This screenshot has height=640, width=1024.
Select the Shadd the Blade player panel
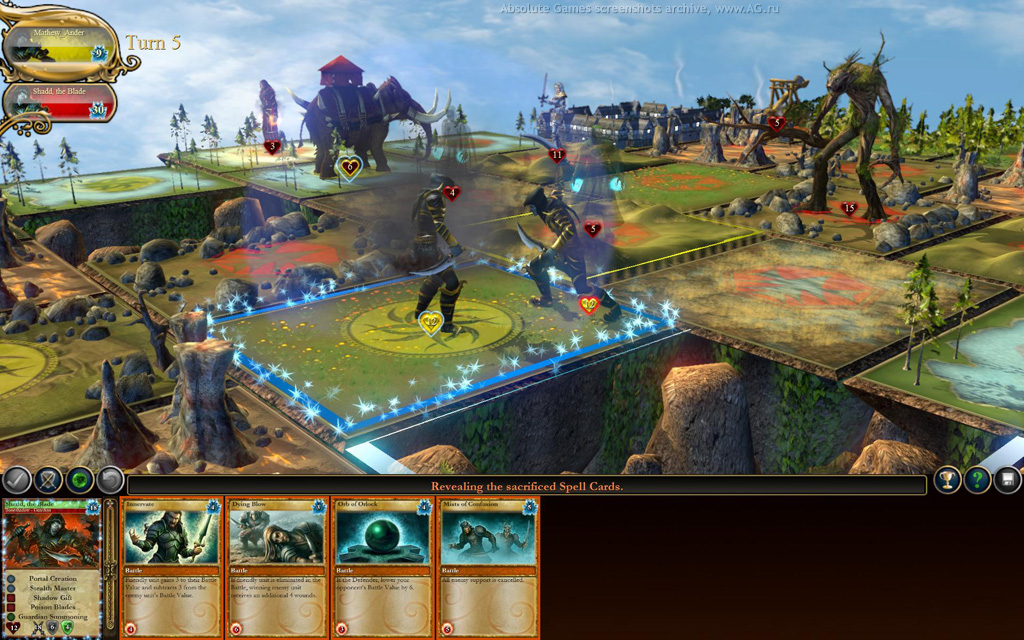pyautogui.click(x=58, y=102)
